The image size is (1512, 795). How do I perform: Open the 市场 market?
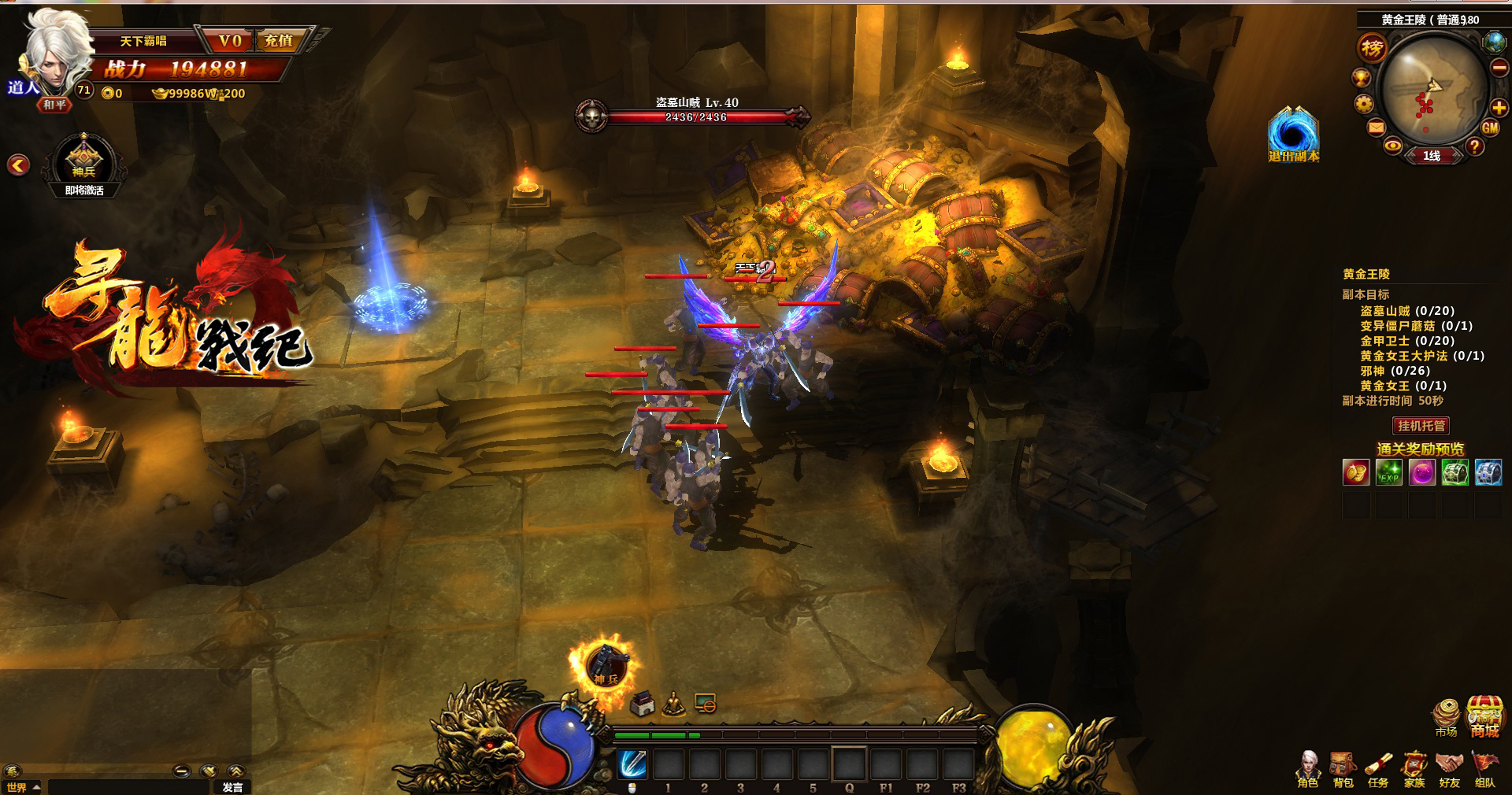click(x=1446, y=716)
